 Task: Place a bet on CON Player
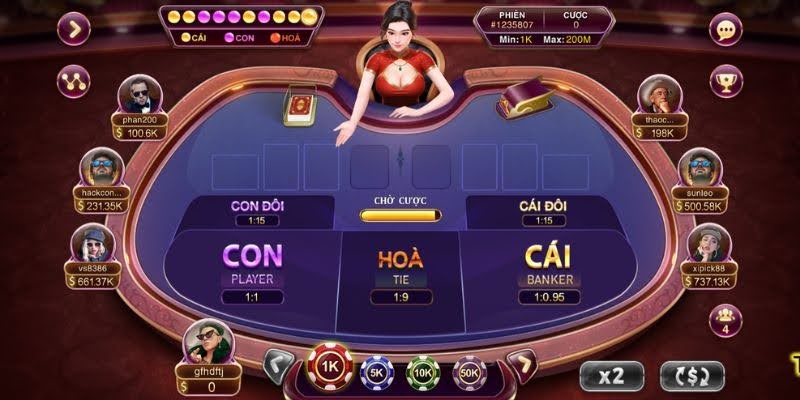coord(253,268)
